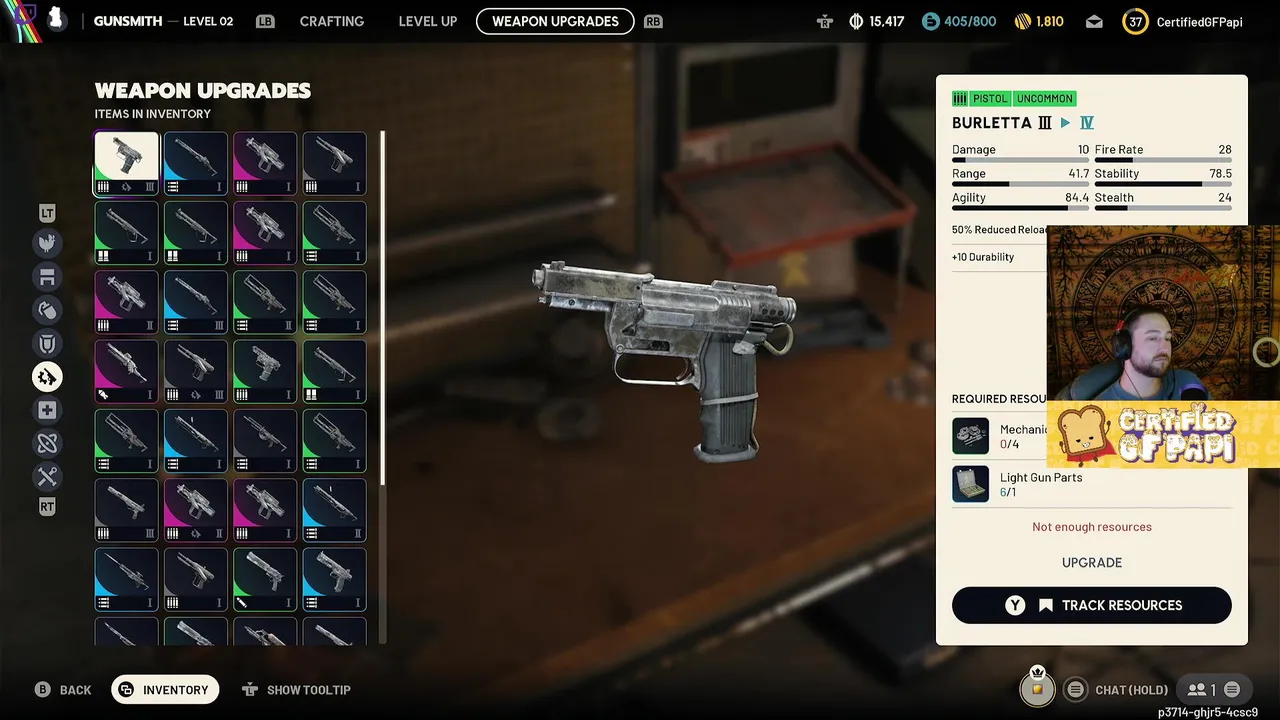This screenshot has width=1280, height=720.
Task: Click the Upgrade button for Burletta
Action: pos(1091,562)
